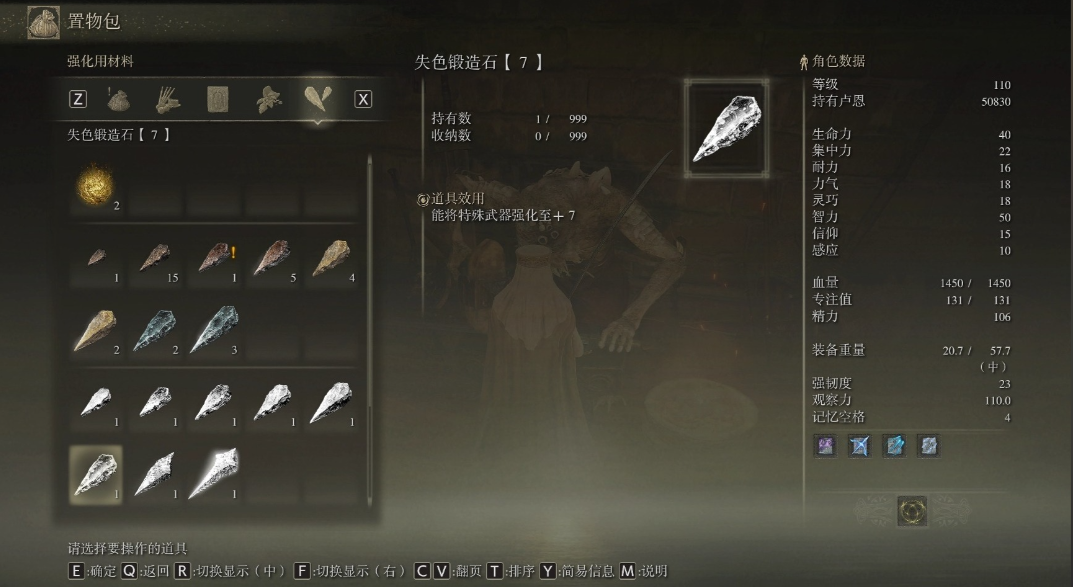Image resolution: width=1073 pixels, height=587 pixels.
Task: Pick the smithing stone stack of 5
Action: (x=274, y=259)
